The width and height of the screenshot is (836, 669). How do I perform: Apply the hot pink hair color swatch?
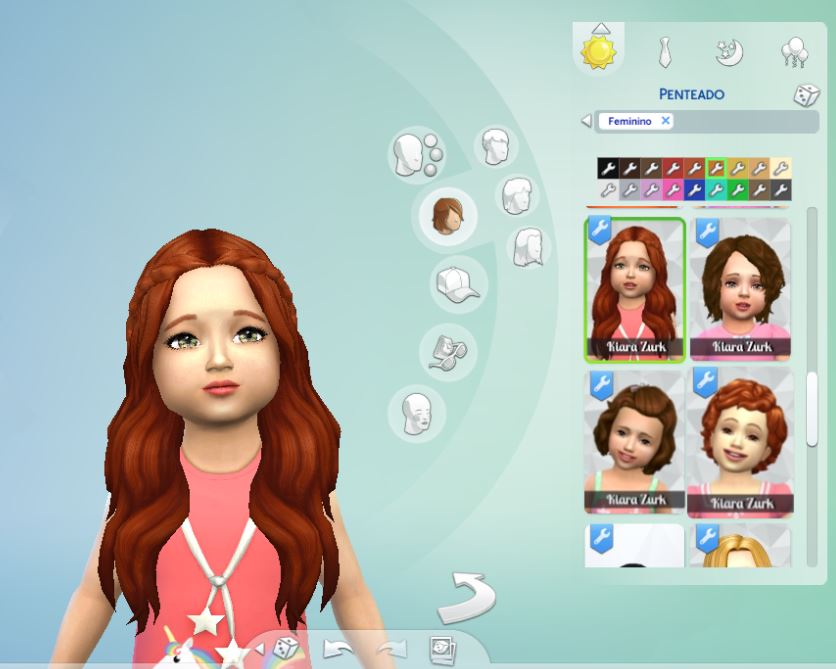pos(673,189)
